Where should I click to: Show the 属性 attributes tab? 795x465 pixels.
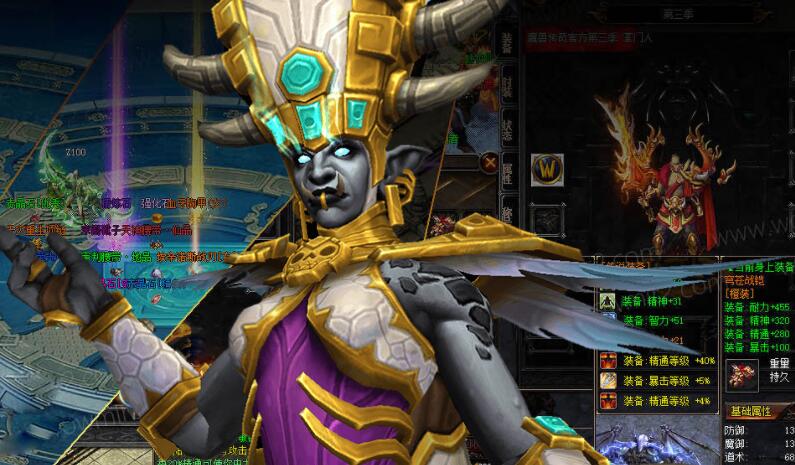506,175
